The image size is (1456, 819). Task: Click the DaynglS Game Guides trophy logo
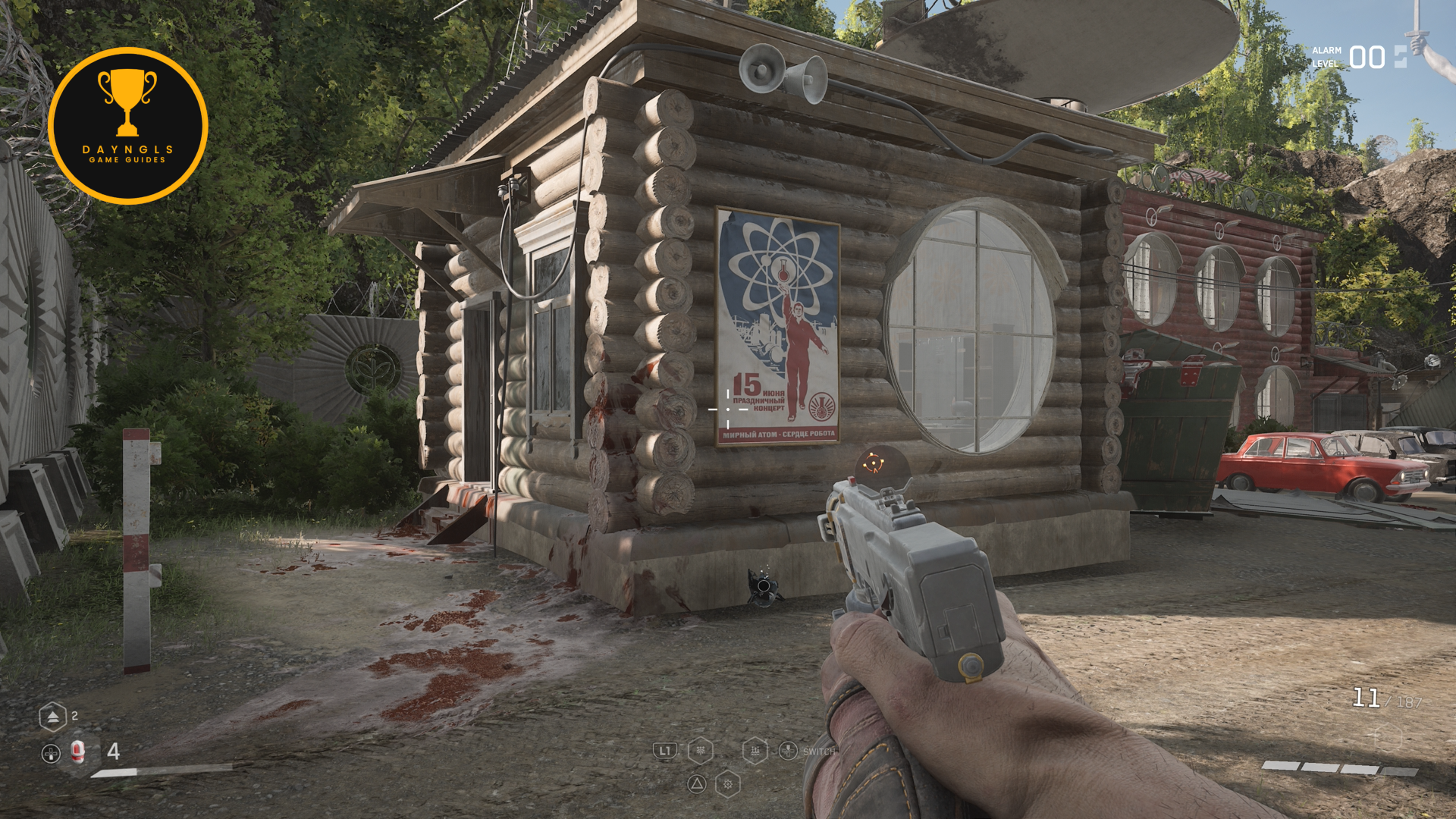click(x=128, y=126)
